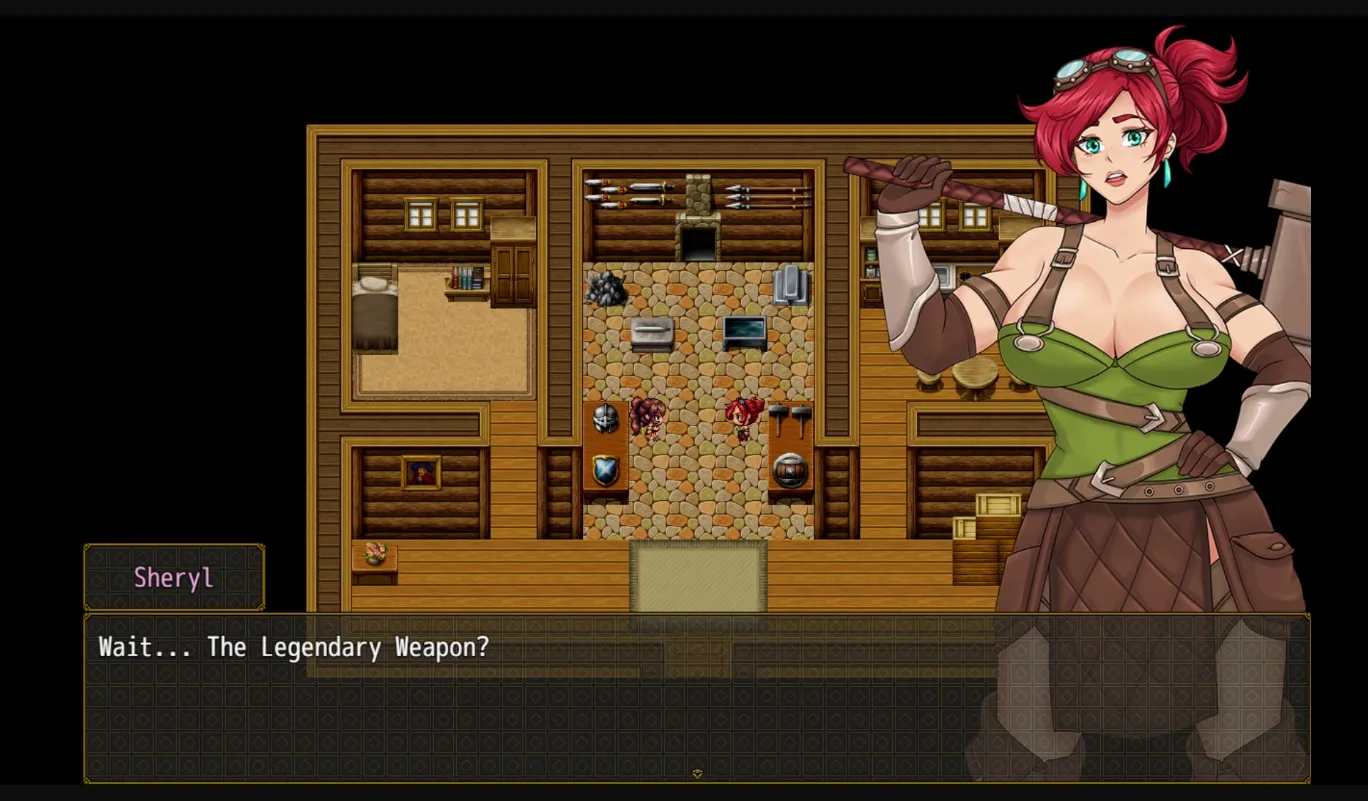This screenshot has width=1368, height=801.
Task: Click the coal pile near the furnace
Action: [x=606, y=289]
